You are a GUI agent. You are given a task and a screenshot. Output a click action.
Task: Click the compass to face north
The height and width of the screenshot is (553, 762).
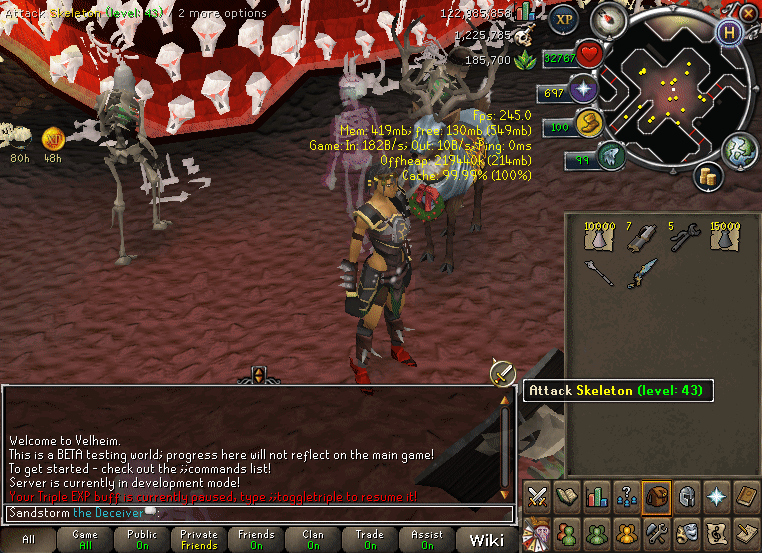(608, 19)
